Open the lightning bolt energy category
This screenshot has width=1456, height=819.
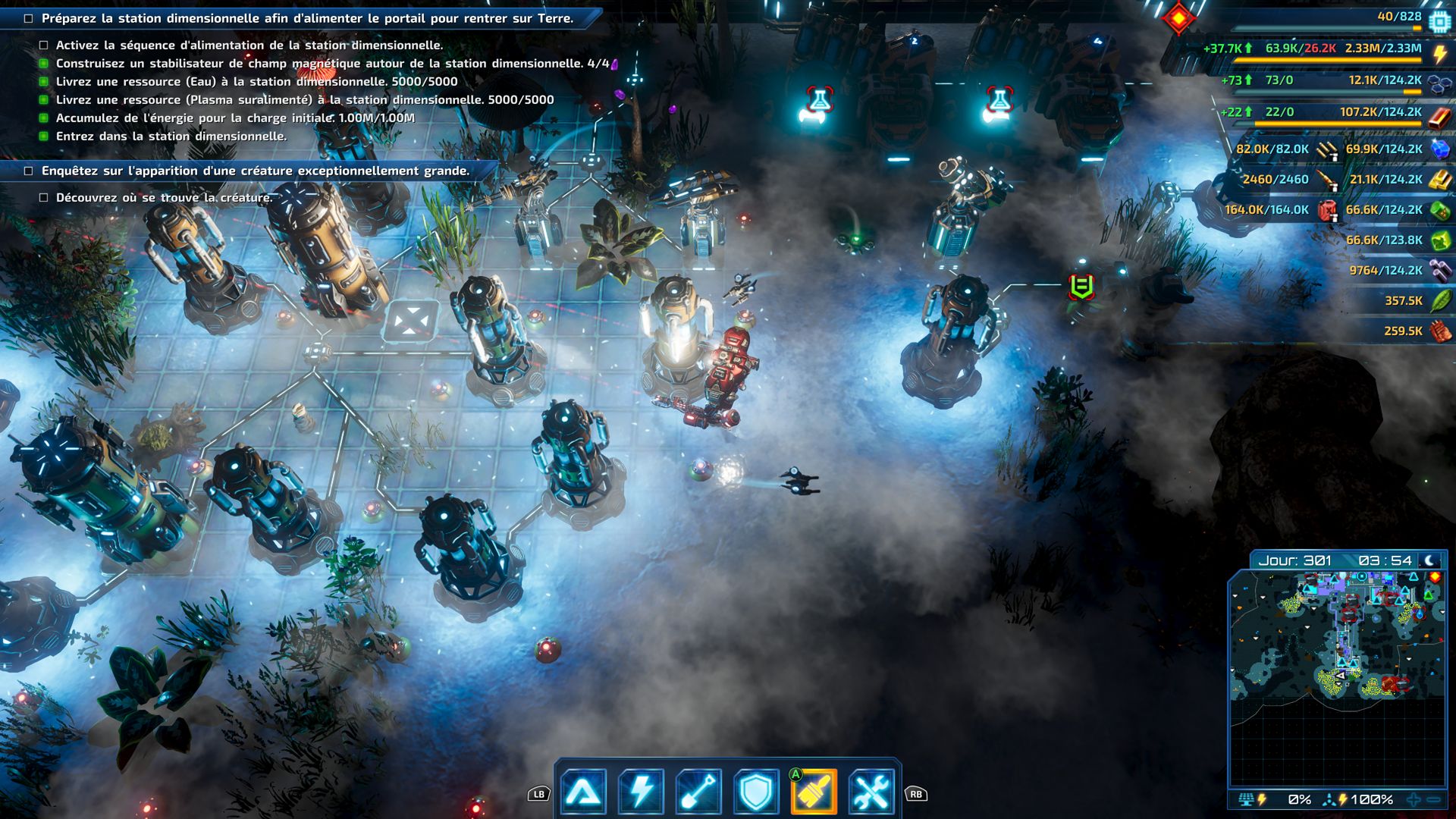click(641, 792)
